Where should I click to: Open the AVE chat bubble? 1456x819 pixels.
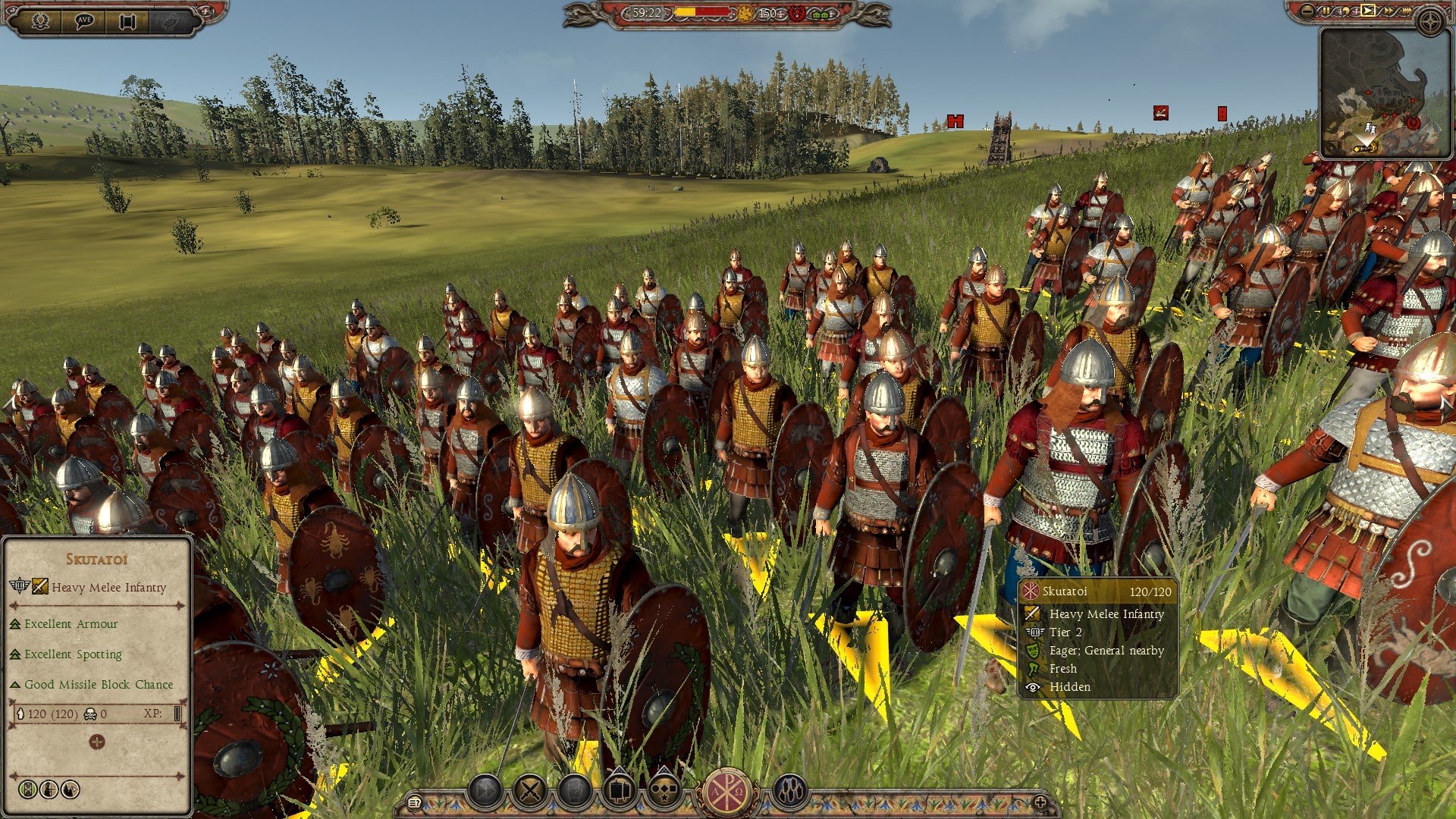(x=84, y=20)
